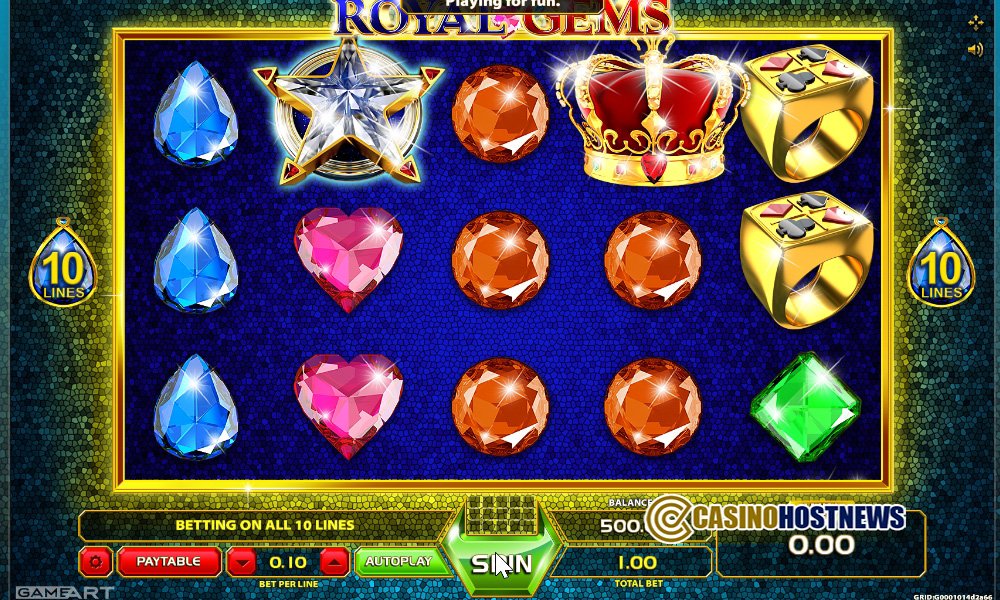Open the Paytable
The image size is (1000, 600).
[x=168, y=562]
